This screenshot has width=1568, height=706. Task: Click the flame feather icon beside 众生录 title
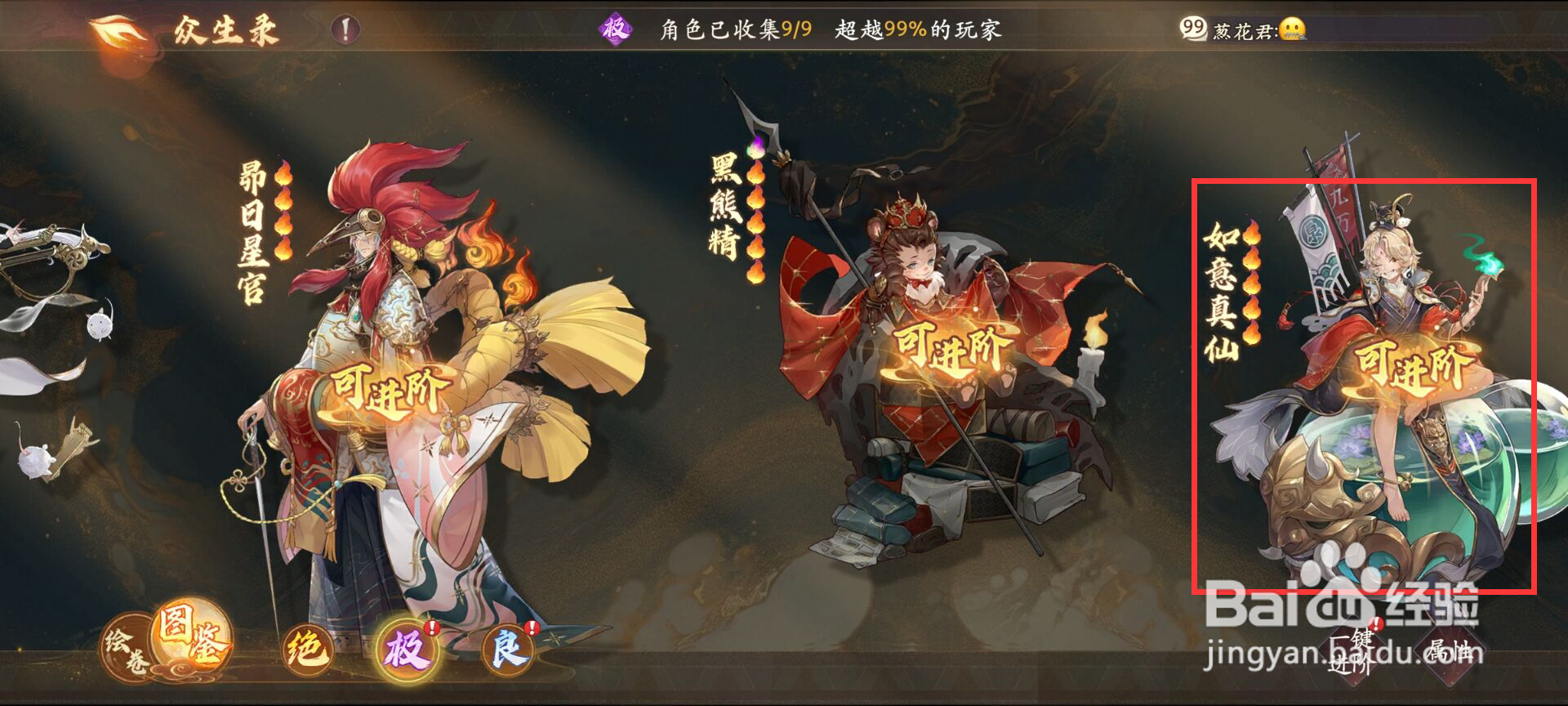114,29
